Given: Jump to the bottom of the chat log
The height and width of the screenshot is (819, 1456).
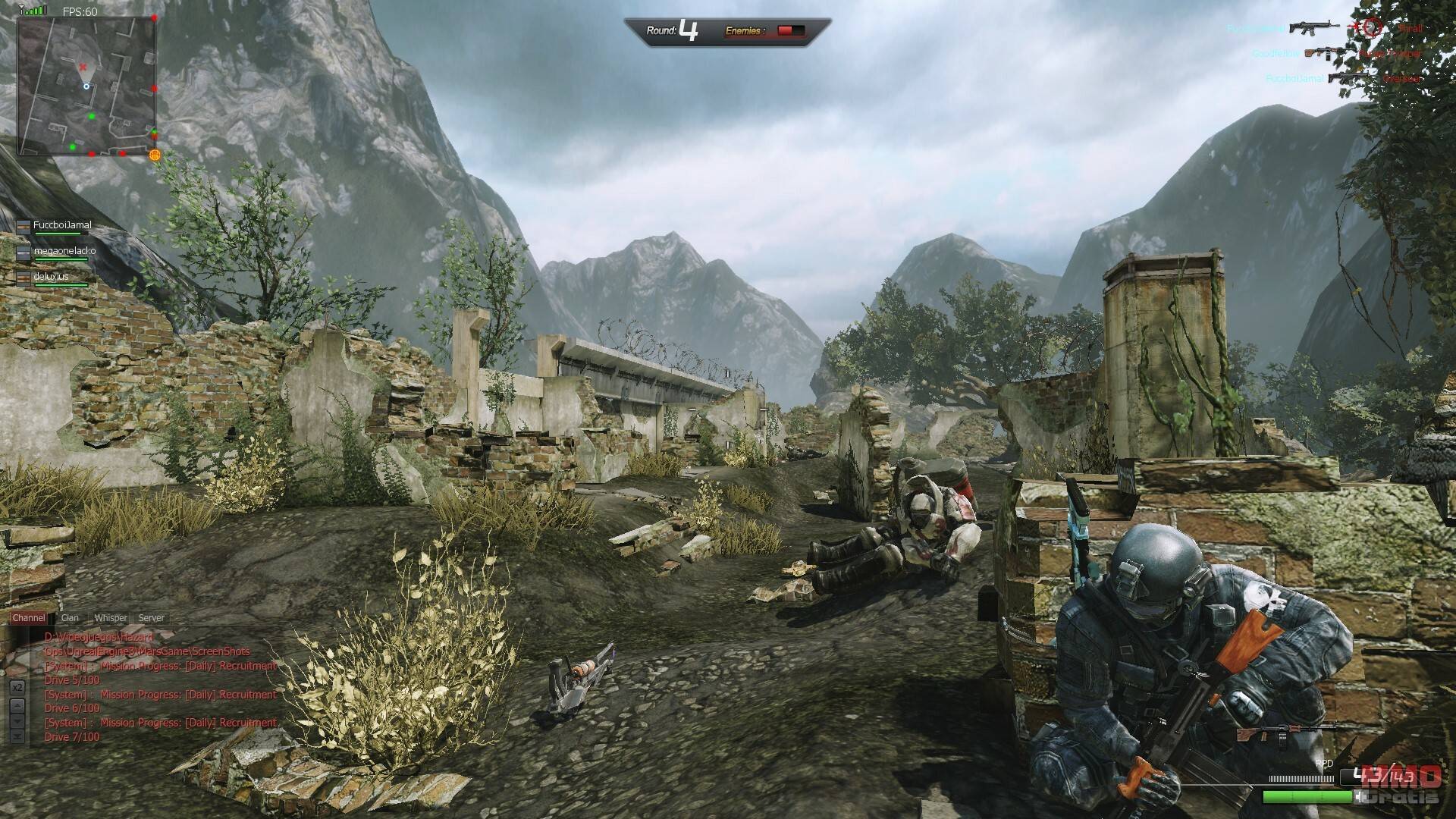Looking at the screenshot, I should 17,736.
